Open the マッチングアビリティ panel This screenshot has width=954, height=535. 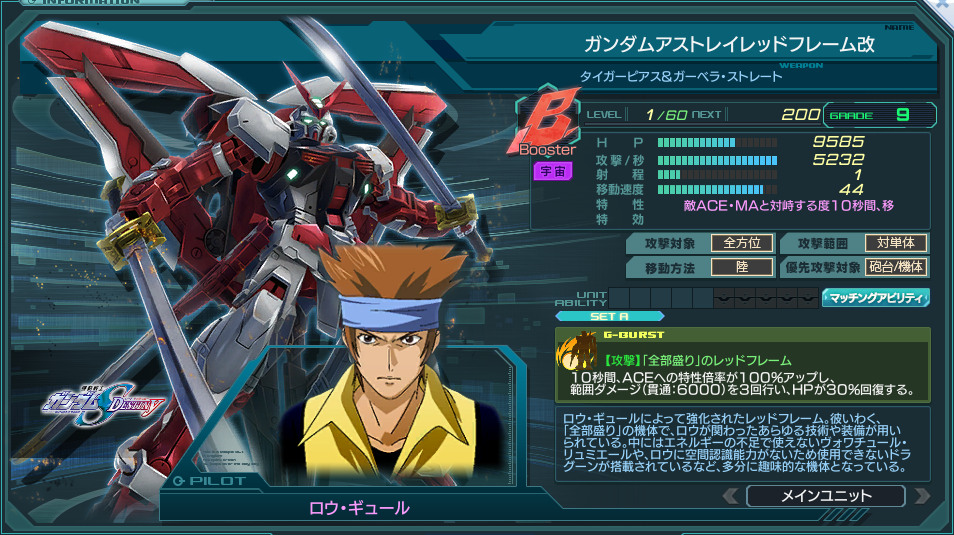[x=876, y=297]
